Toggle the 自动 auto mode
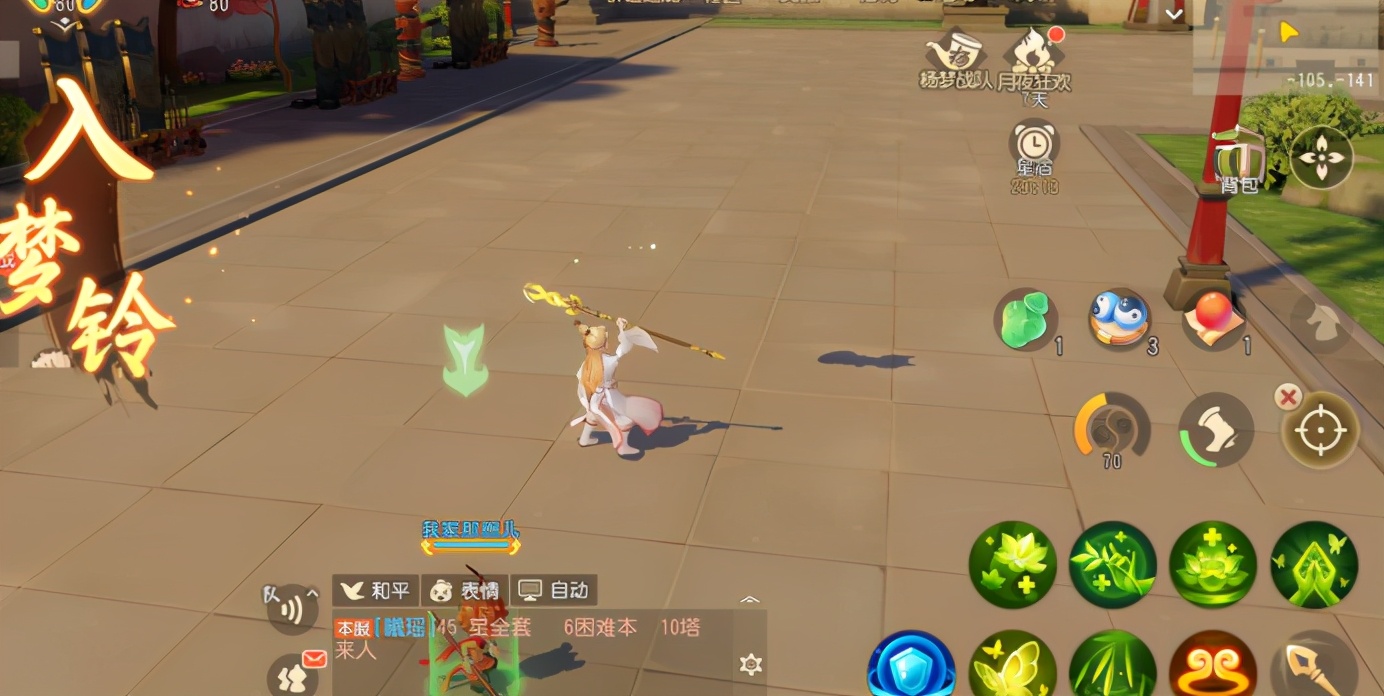 click(x=554, y=590)
